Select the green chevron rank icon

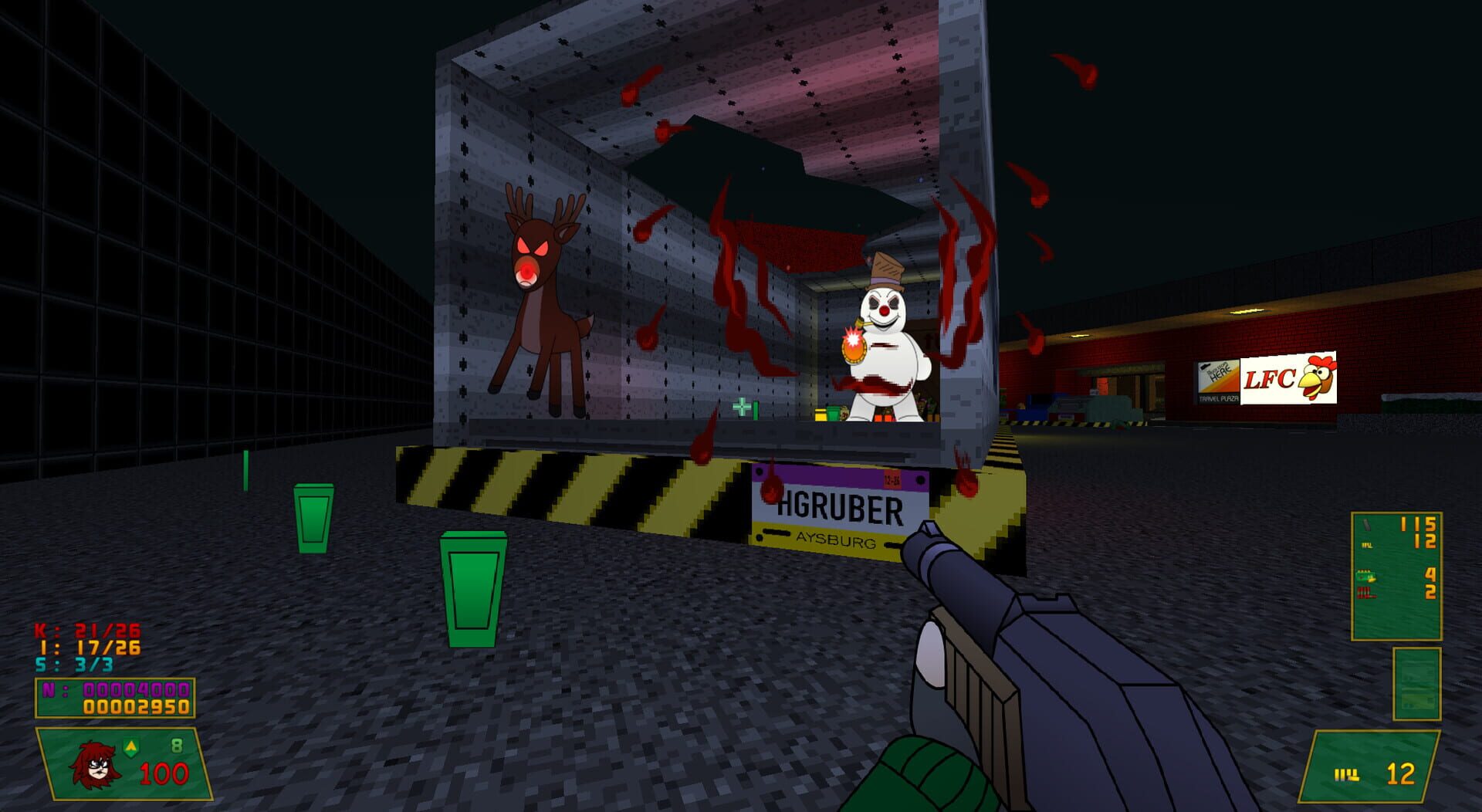coord(130,747)
